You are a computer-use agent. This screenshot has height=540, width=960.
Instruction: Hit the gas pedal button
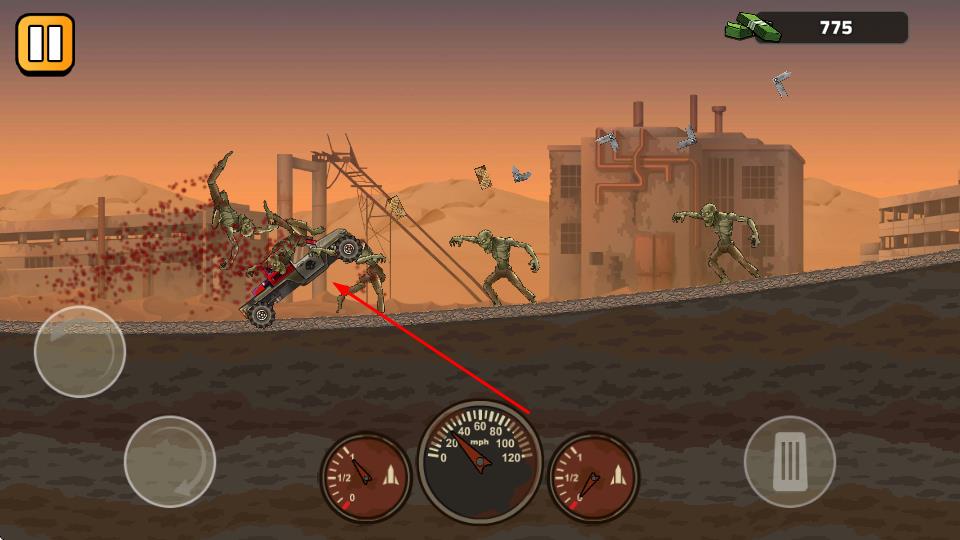(x=790, y=461)
